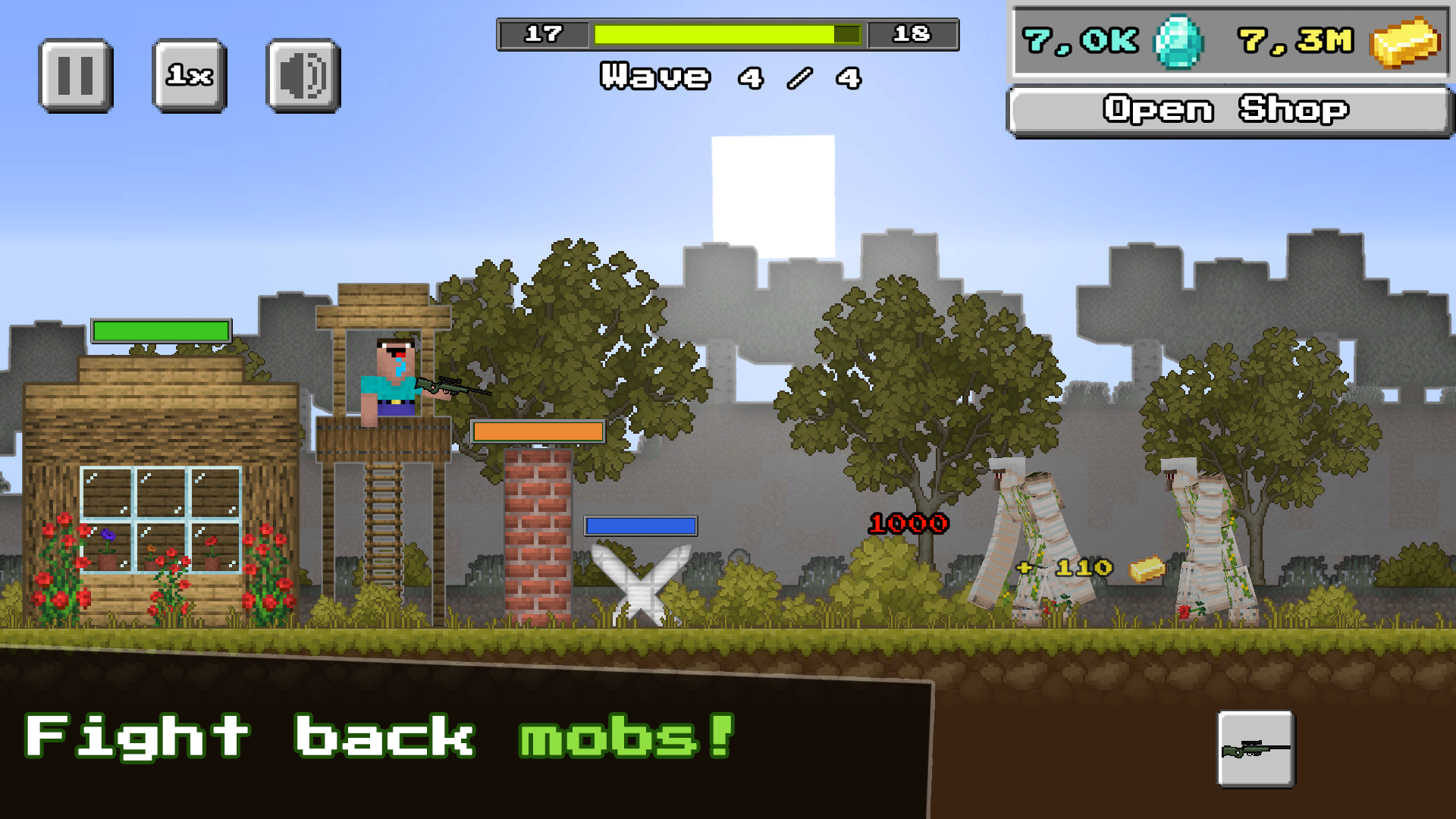Click the diamond currency icon

[1179, 43]
